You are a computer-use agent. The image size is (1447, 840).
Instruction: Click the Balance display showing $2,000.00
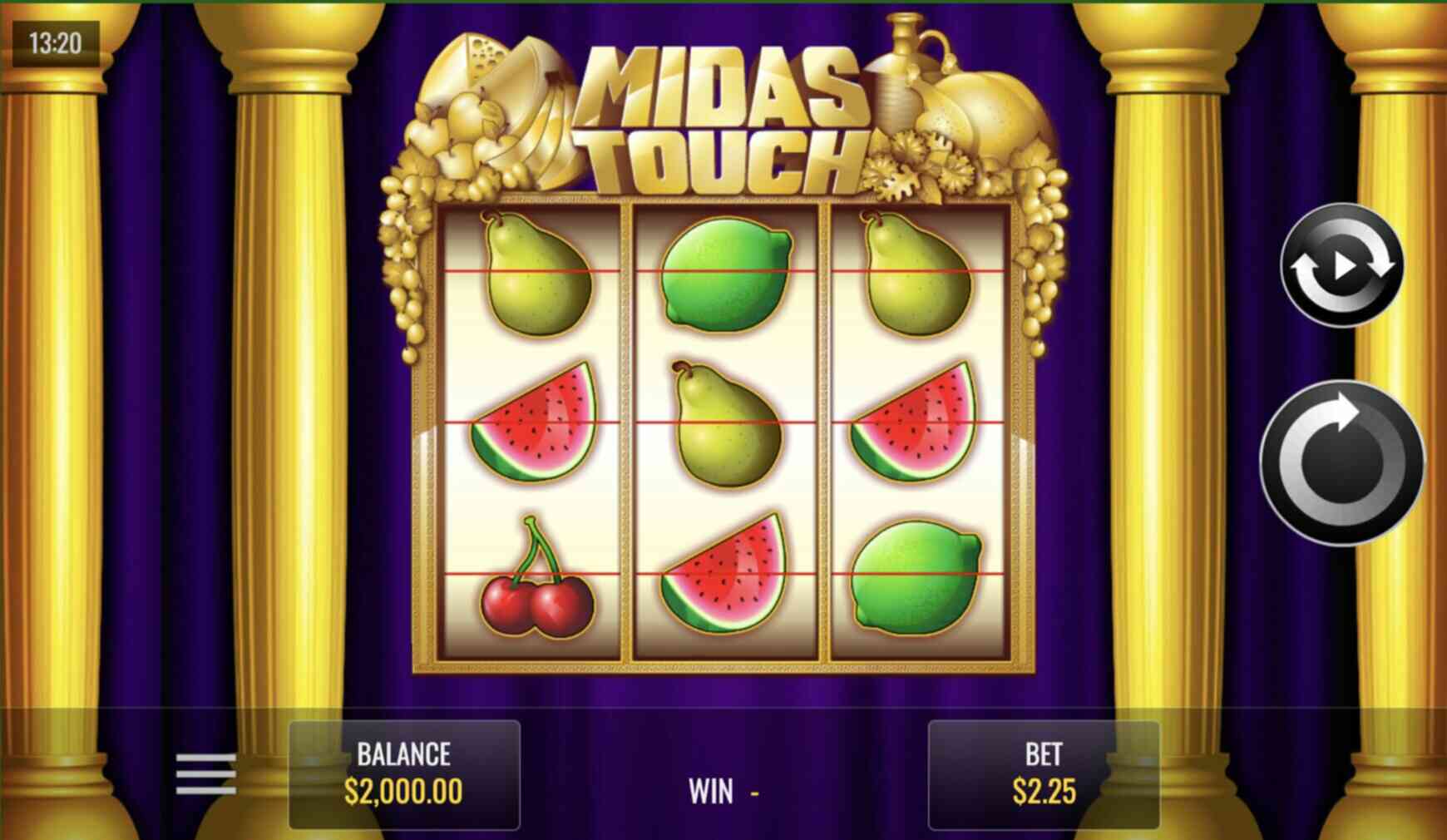(402, 772)
